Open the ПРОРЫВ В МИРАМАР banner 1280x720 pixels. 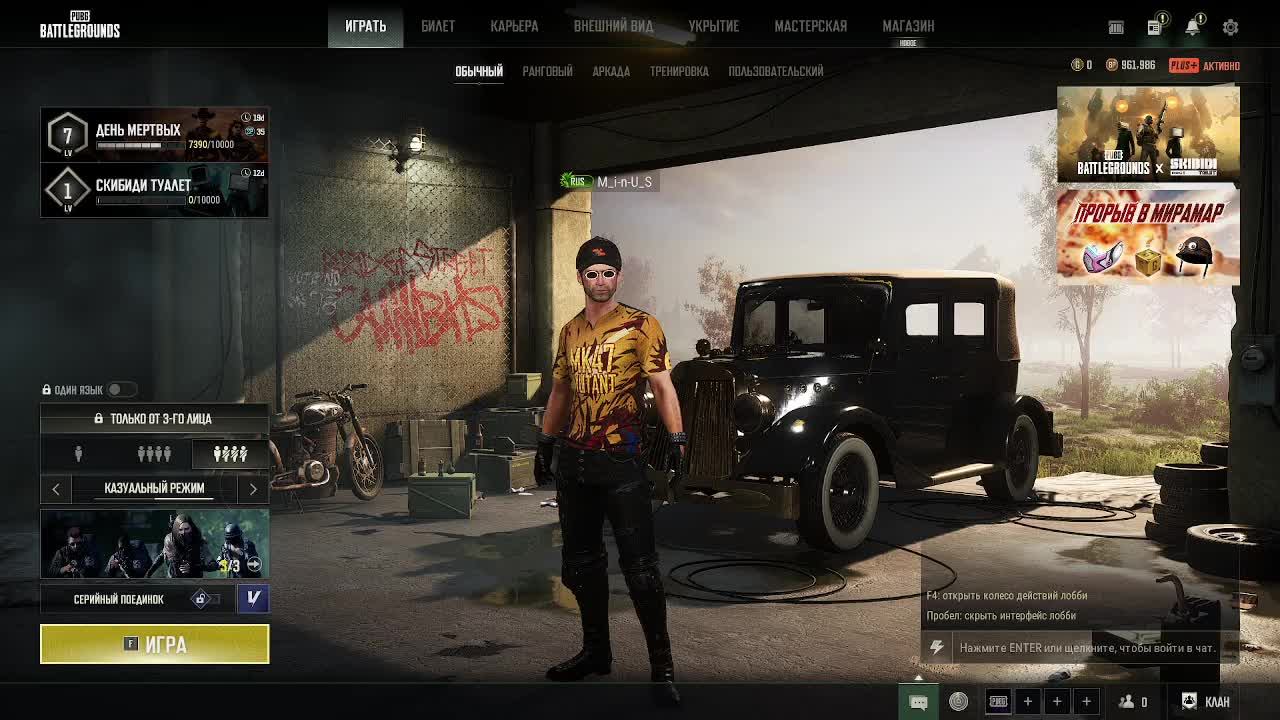[x=1148, y=237]
